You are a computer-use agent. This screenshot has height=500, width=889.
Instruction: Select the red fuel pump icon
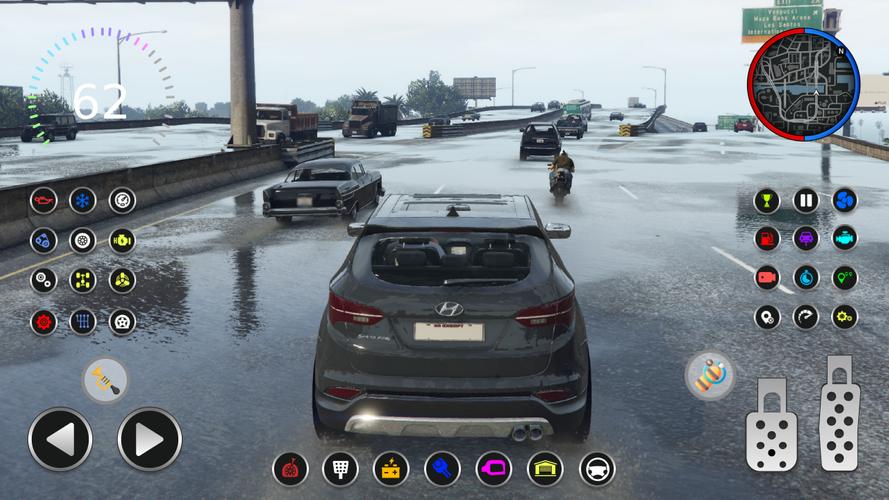click(767, 239)
